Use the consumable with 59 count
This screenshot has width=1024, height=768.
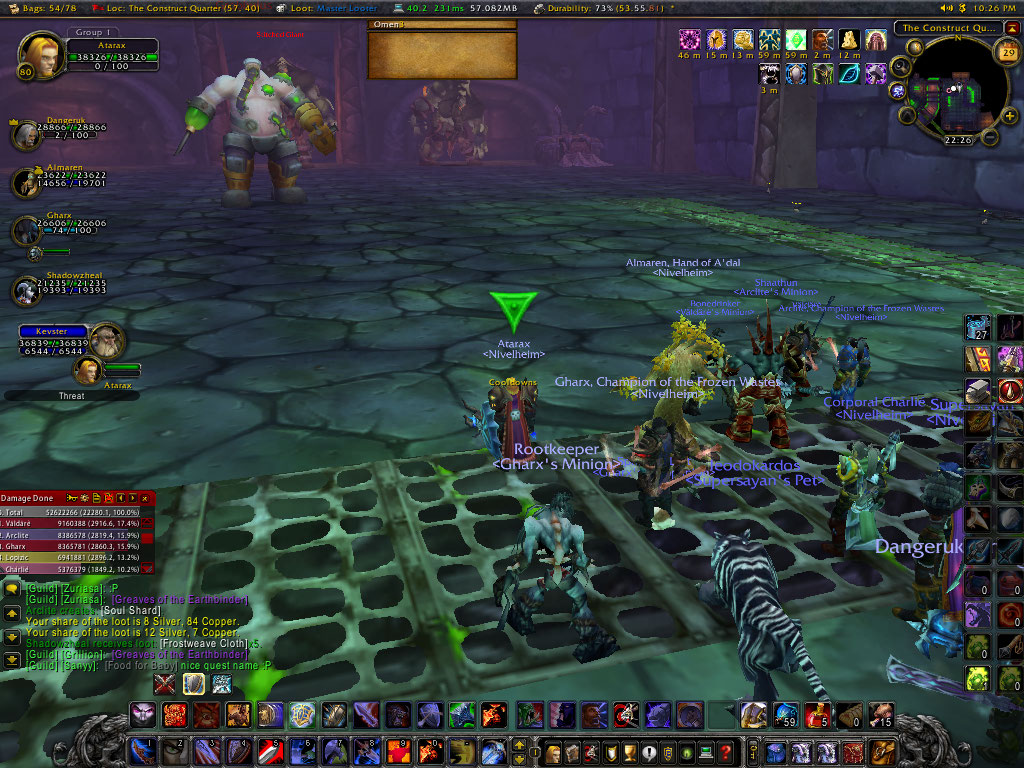(x=786, y=715)
